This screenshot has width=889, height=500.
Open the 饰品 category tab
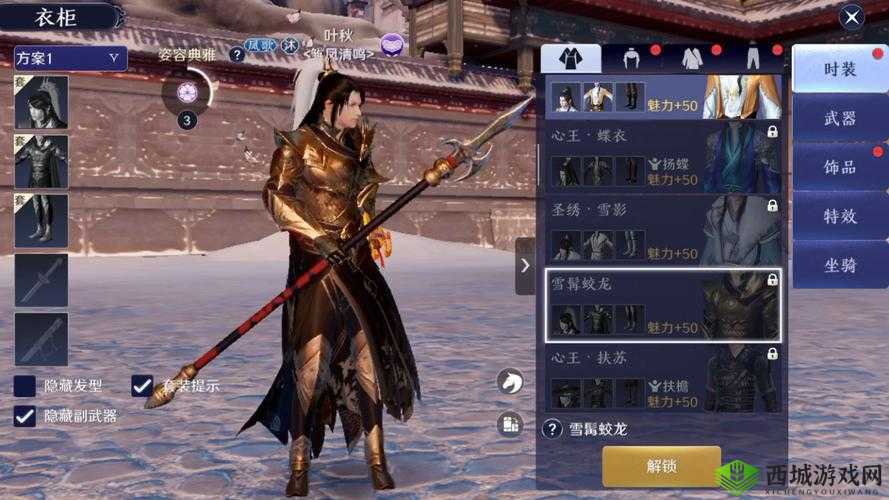pos(839,167)
